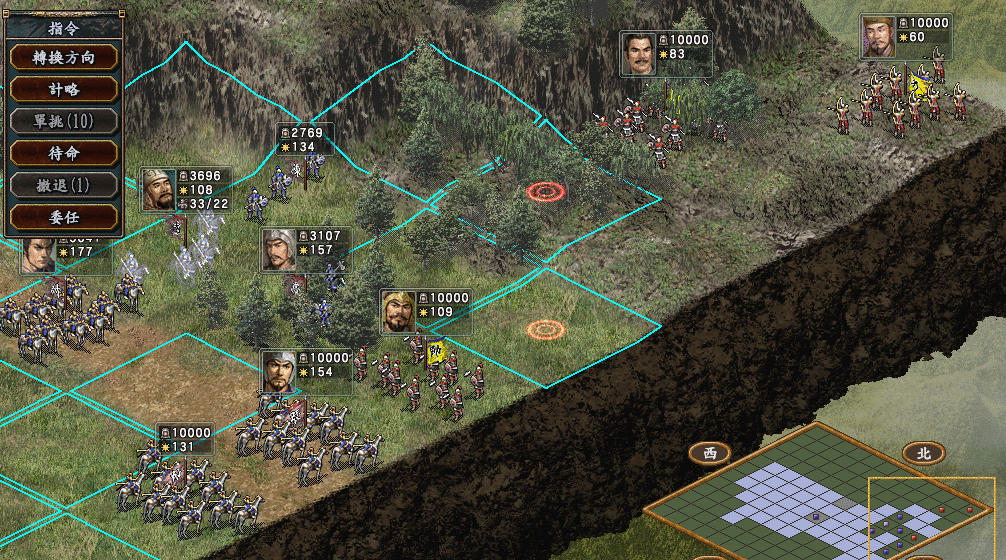
Task: Choose the 待命 (standby) command
Action: tap(64, 153)
